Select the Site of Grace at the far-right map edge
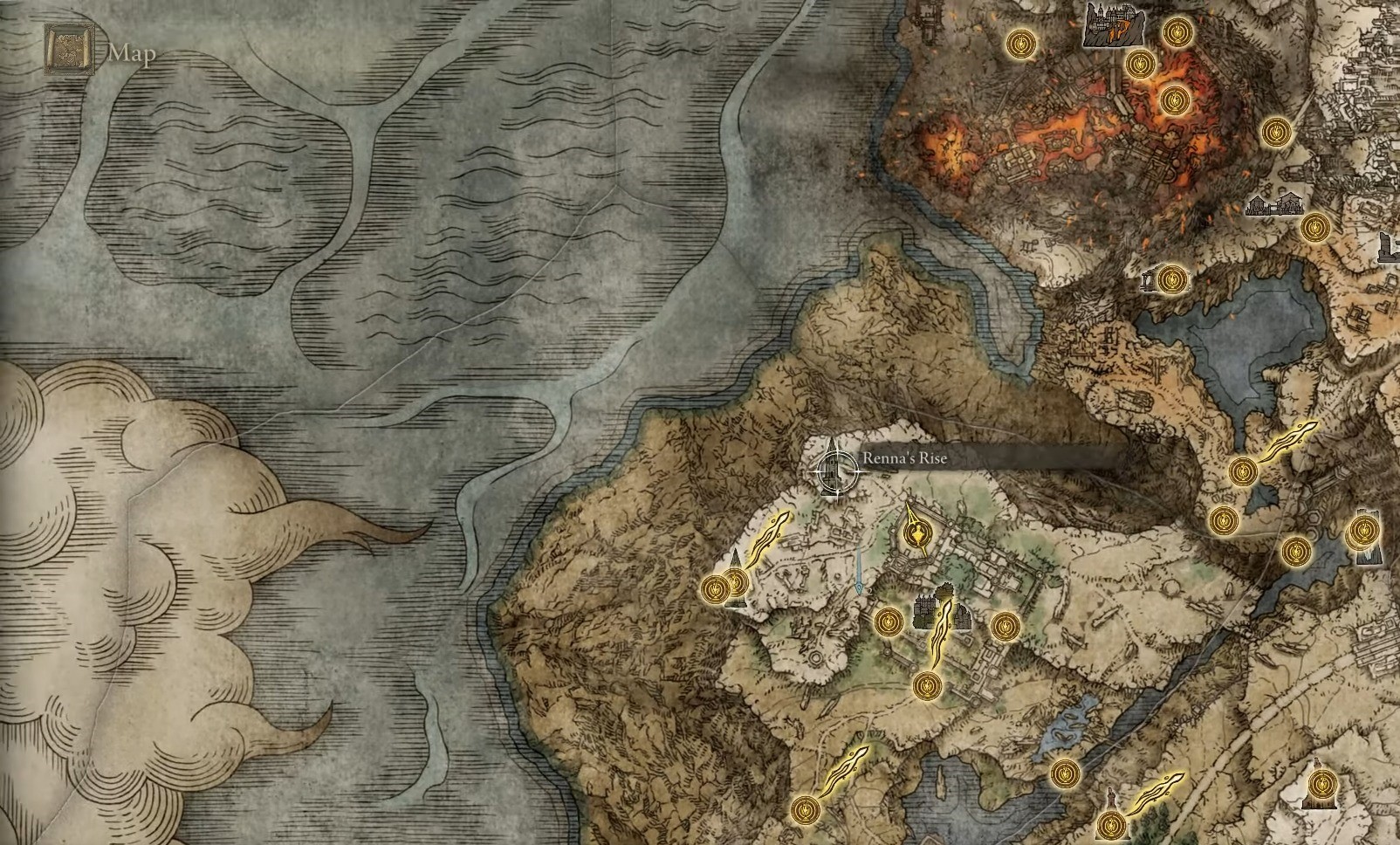 [1362, 529]
